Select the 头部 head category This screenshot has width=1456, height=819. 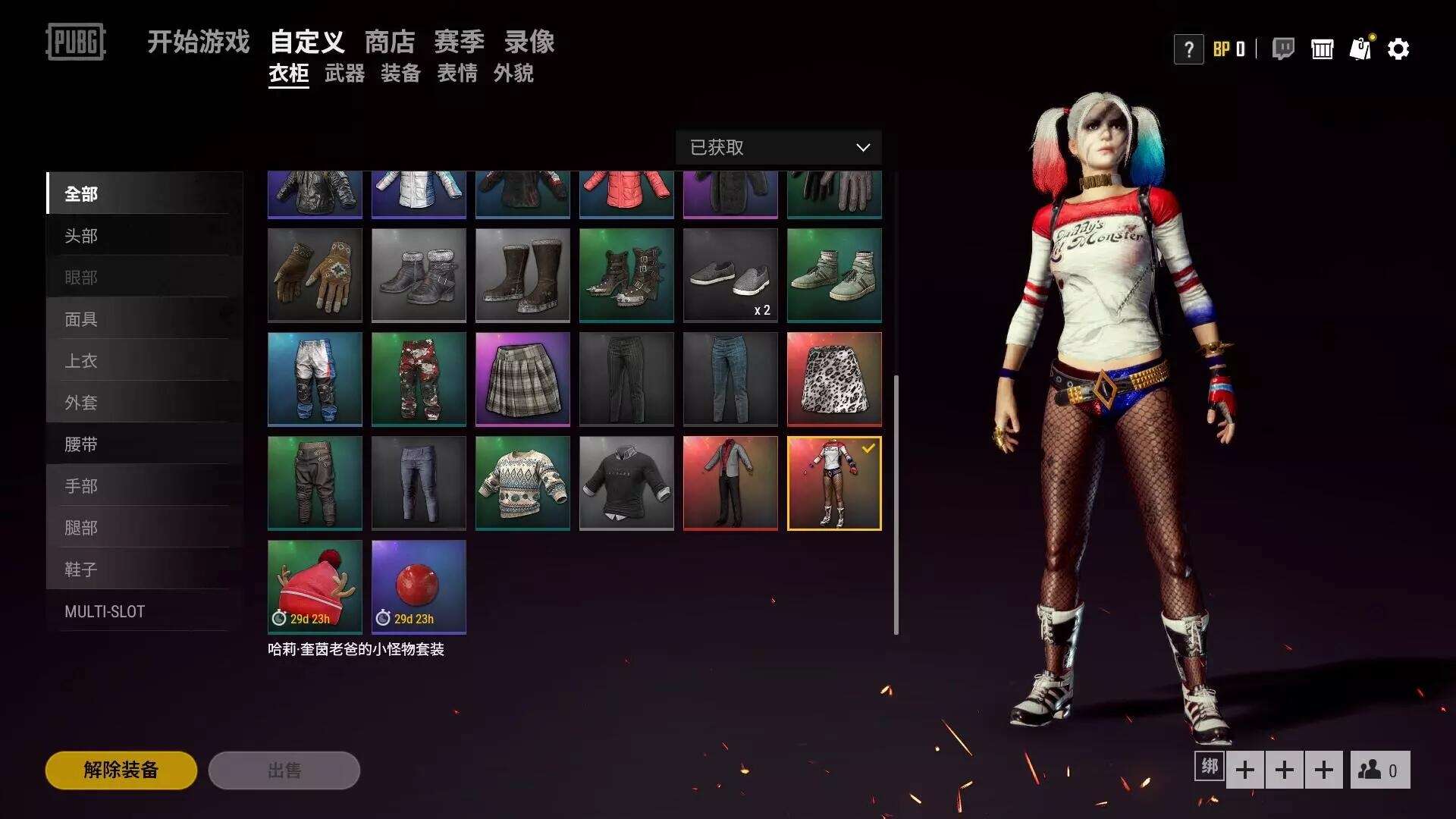[x=81, y=236]
